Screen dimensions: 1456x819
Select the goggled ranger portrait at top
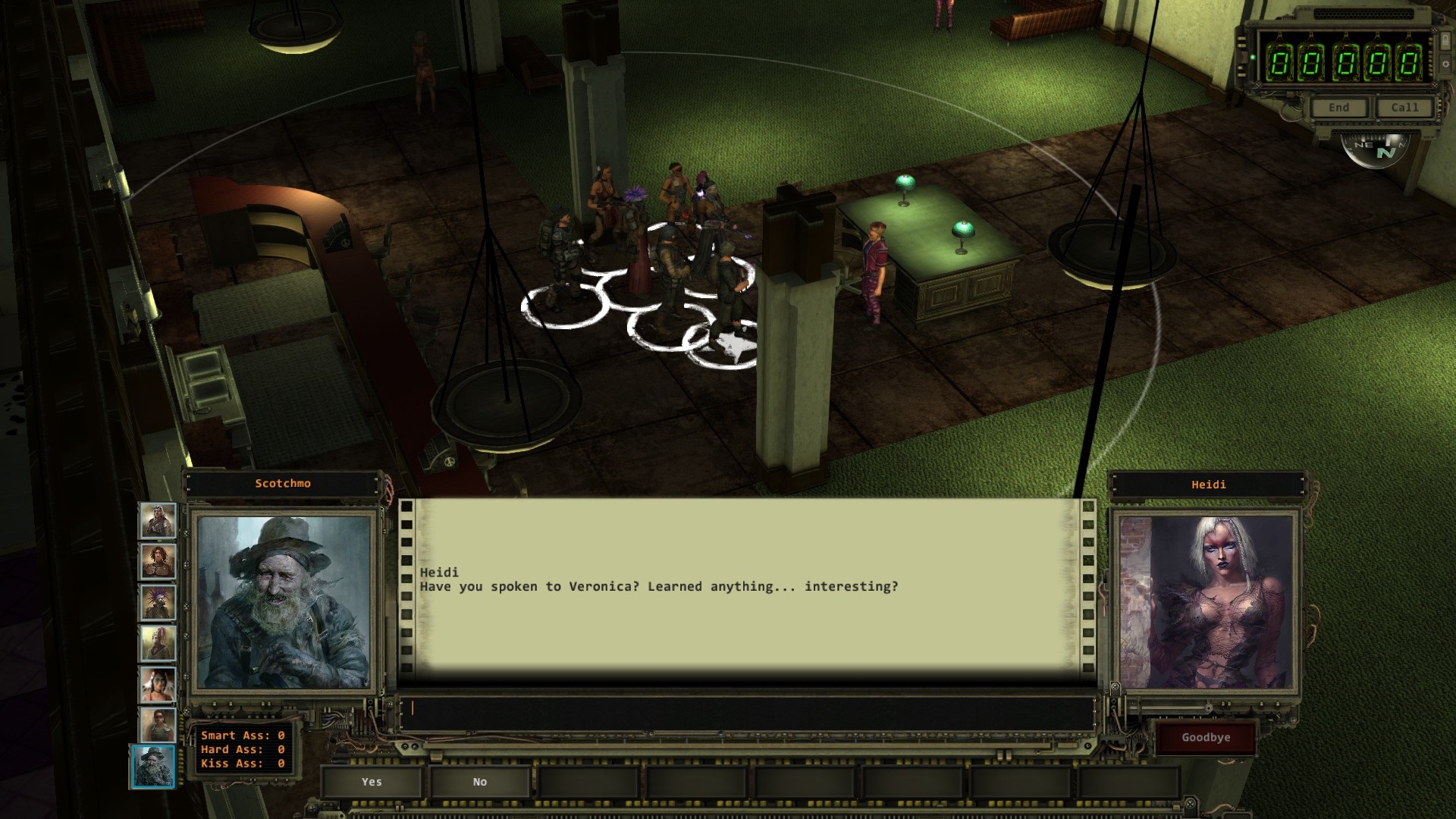coord(158,521)
